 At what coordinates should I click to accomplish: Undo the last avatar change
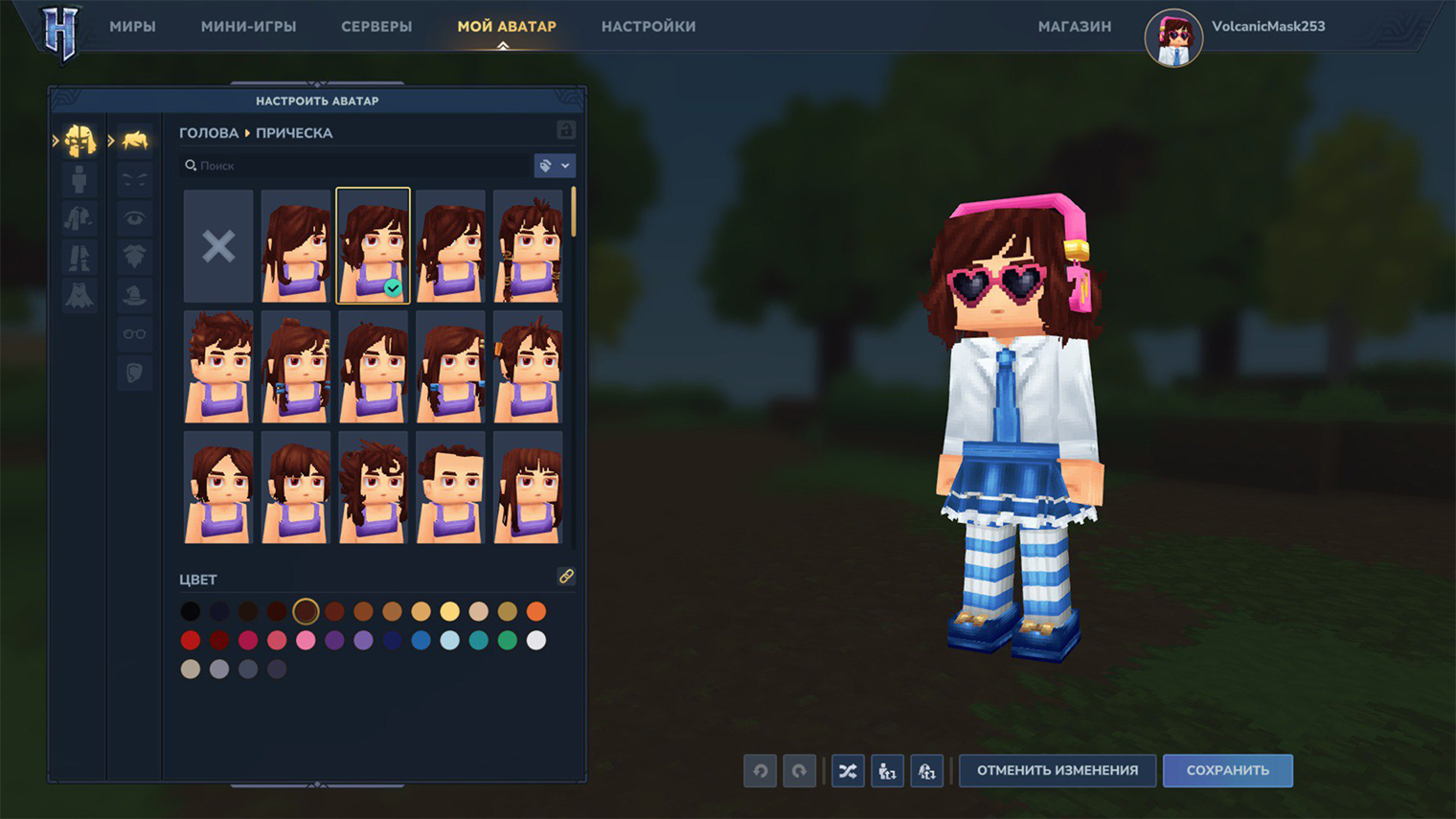point(761,770)
